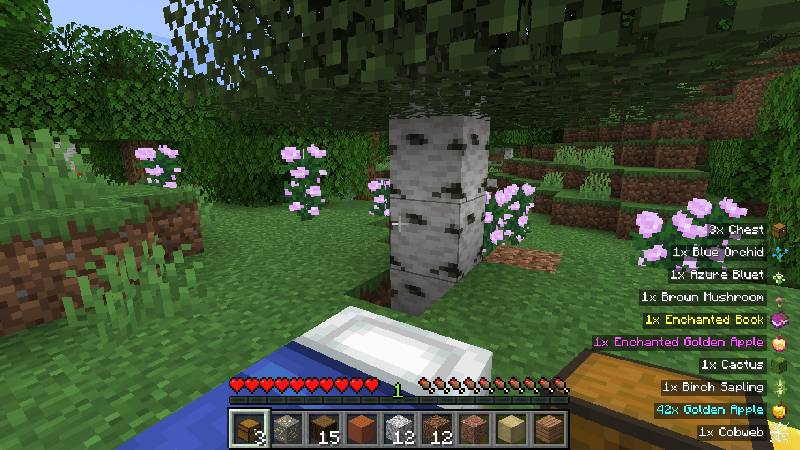Click the 42x Golden Apple entry

712,410
